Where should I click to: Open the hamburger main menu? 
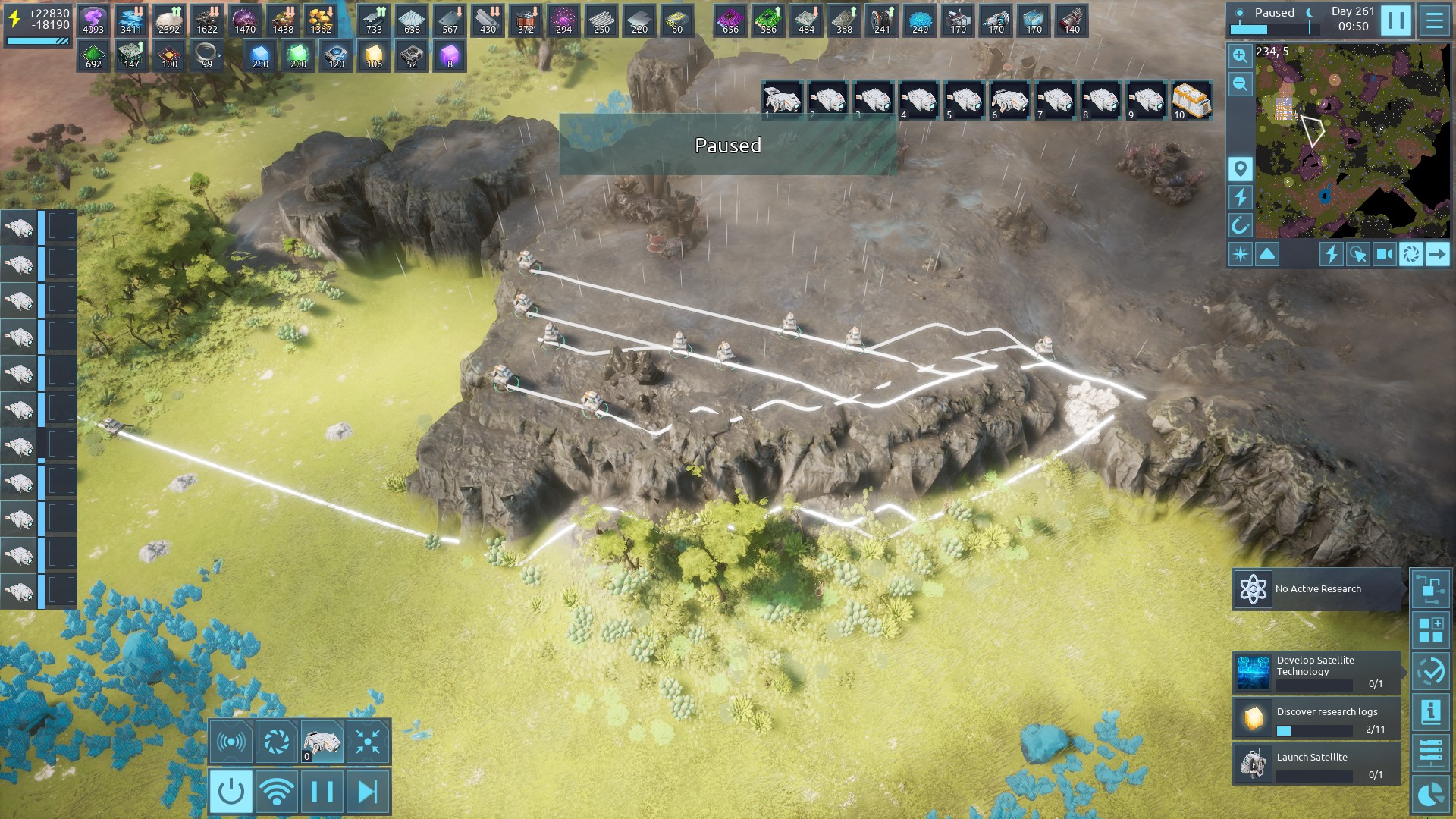point(1434,20)
